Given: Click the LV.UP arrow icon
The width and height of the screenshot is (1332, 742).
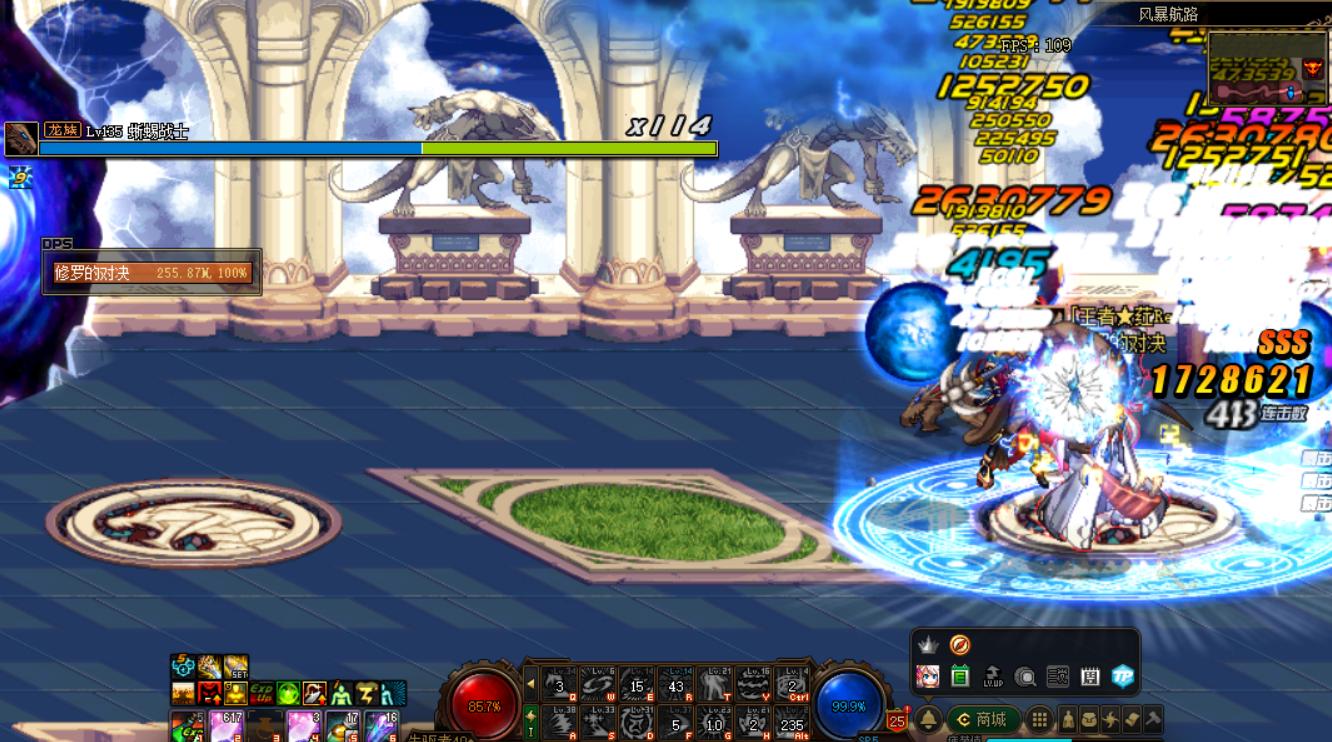Looking at the screenshot, I should tap(993, 676).
